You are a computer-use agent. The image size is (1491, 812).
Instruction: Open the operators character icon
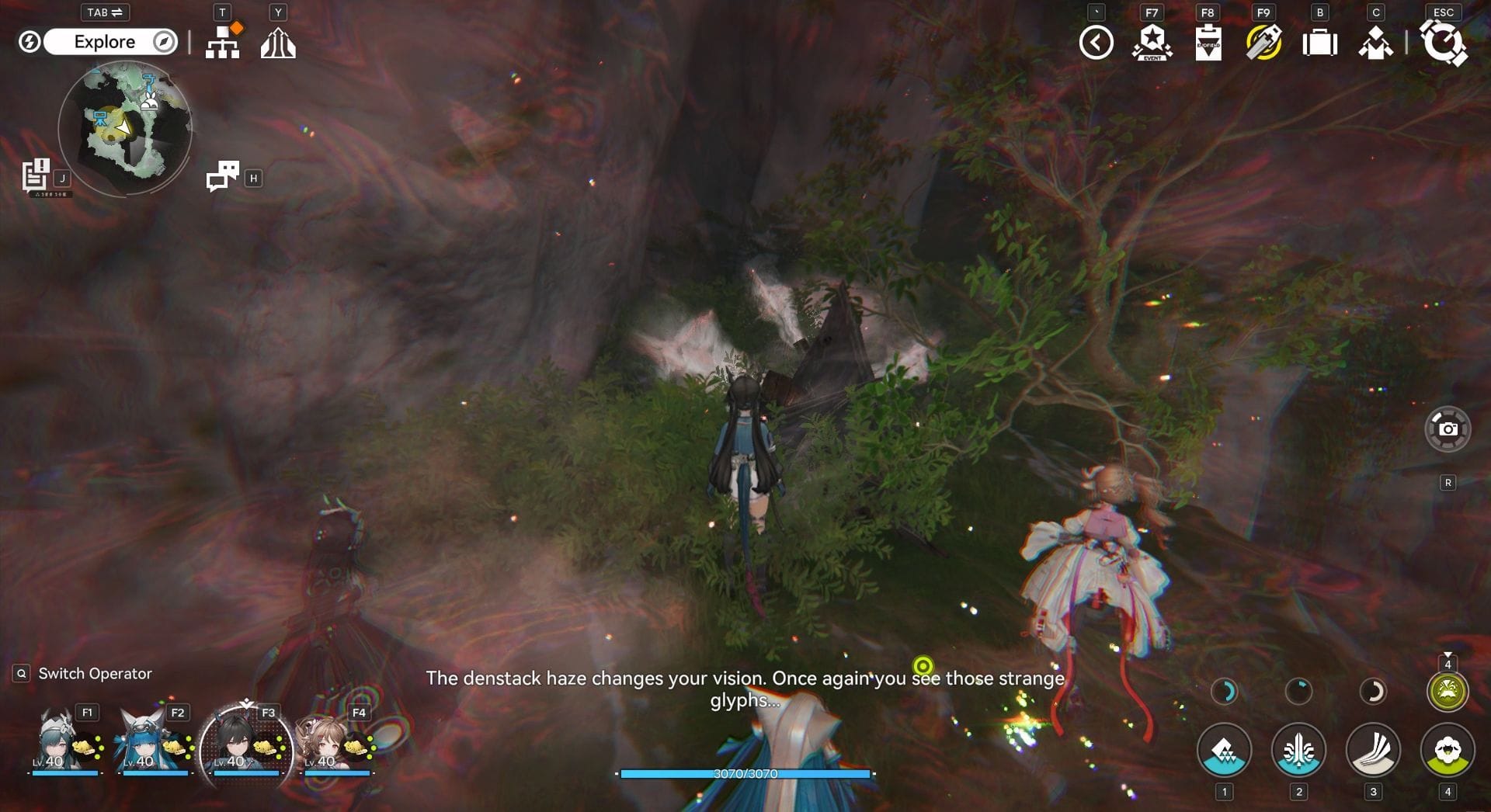pyautogui.click(x=1375, y=43)
